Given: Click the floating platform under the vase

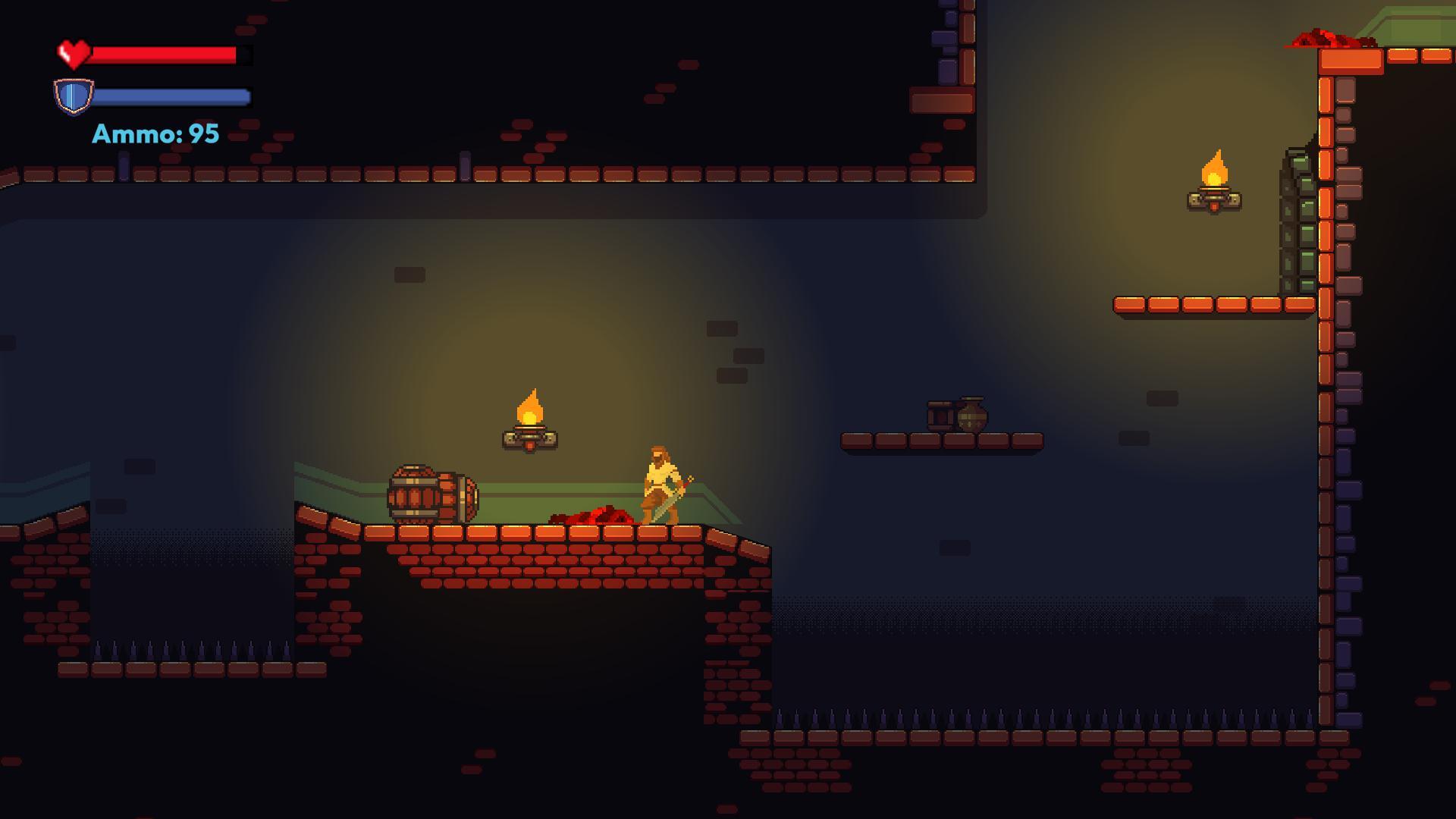Looking at the screenshot, I should [944, 441].
